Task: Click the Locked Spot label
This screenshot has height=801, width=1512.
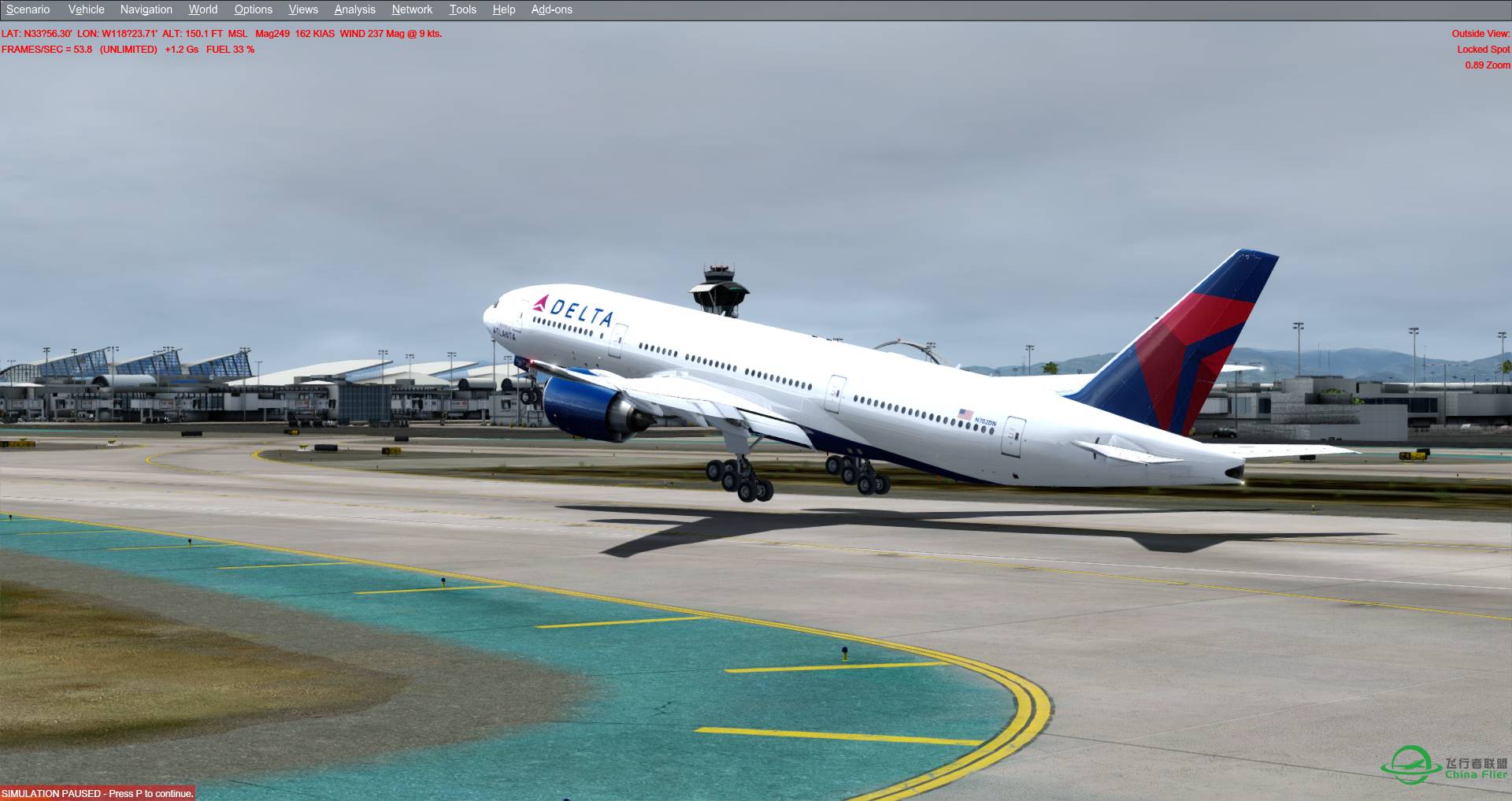Action: (1482, 48)
